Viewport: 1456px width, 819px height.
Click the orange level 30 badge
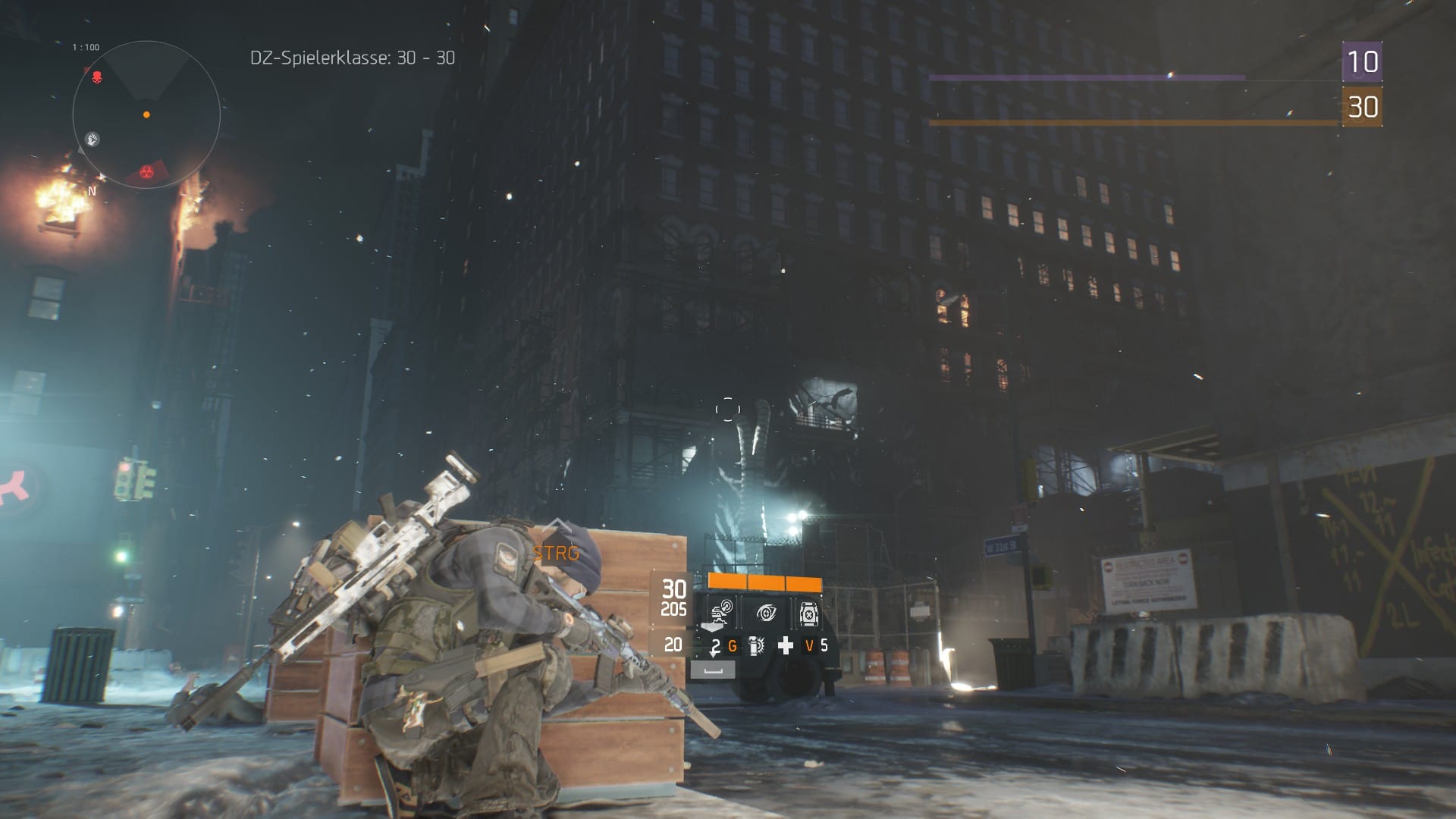click(x=1361, y=107)
